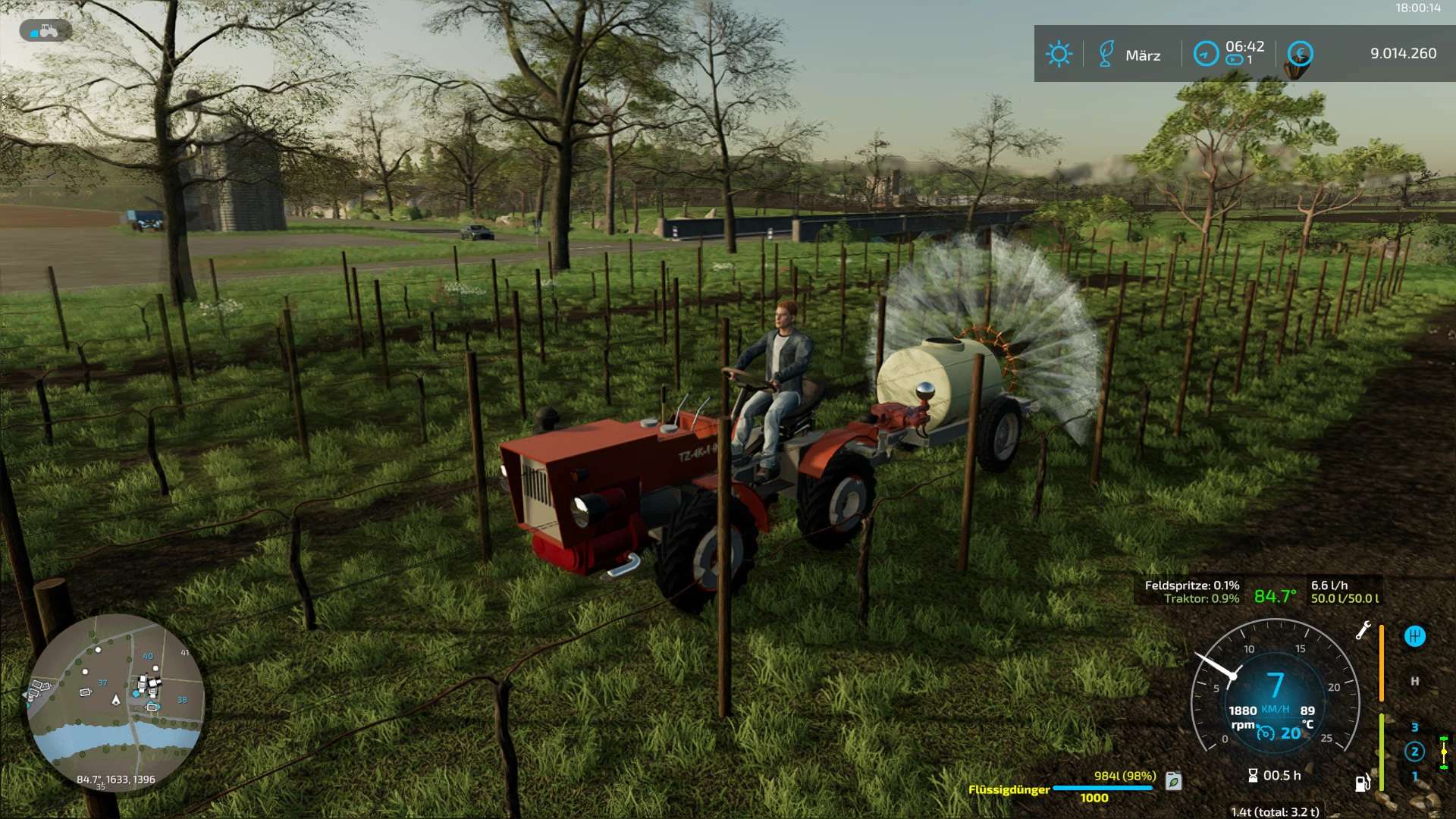1456x819 pixels.
Task: Toggle the blue gearshift icon
Action: point(1414,636)
